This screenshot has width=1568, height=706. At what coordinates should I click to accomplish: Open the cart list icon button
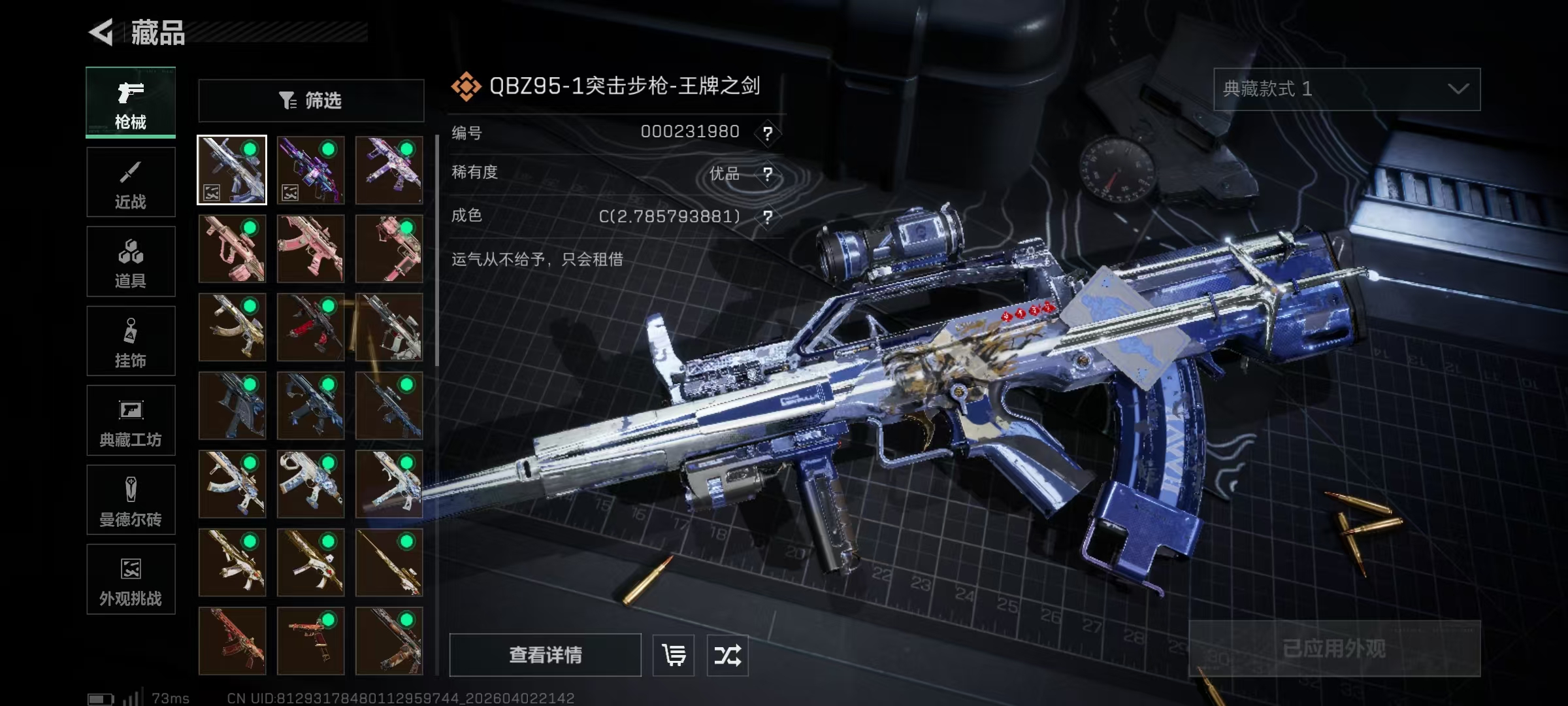(674, 654)
